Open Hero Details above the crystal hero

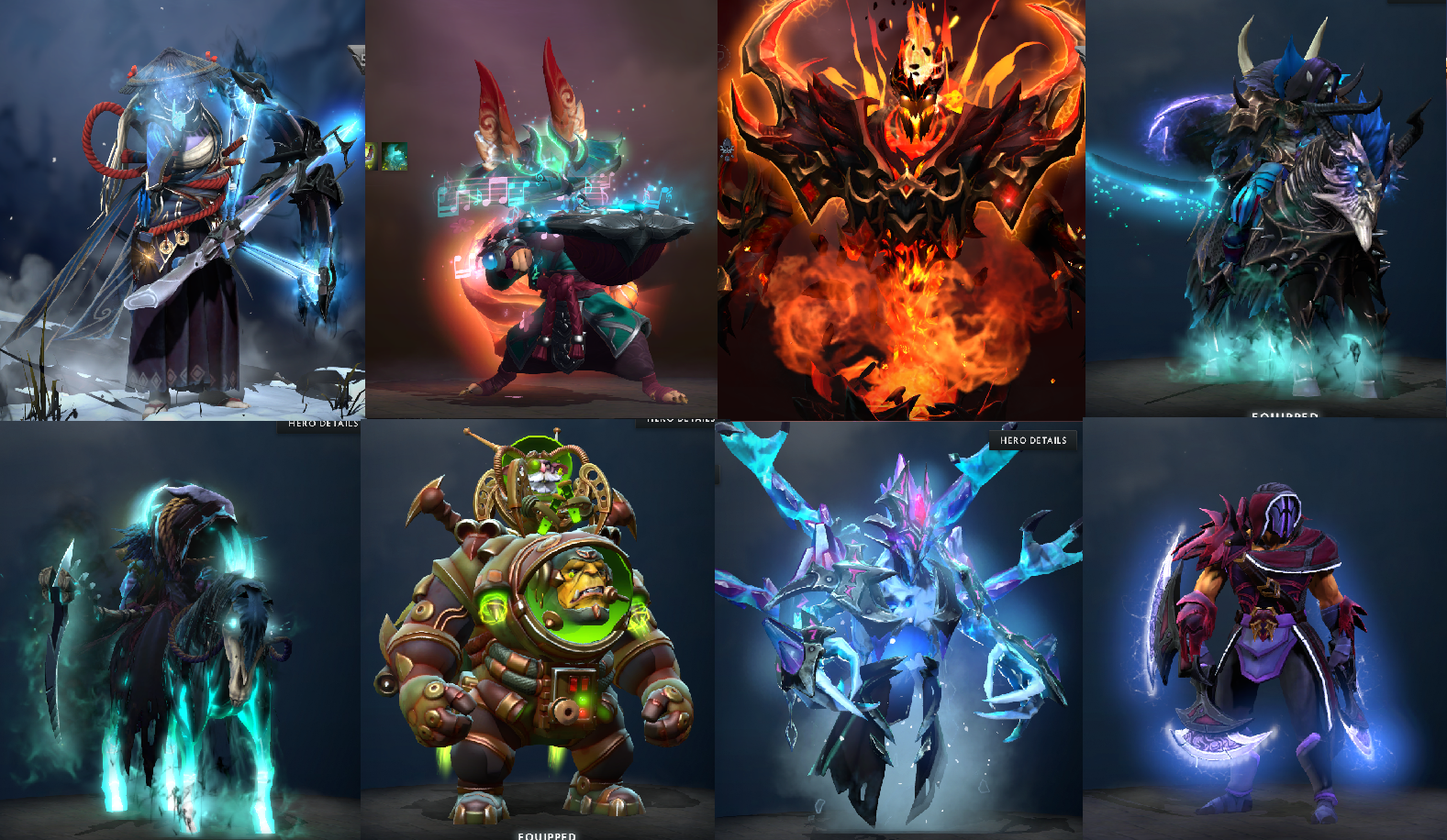click(x=1031, y=439)
